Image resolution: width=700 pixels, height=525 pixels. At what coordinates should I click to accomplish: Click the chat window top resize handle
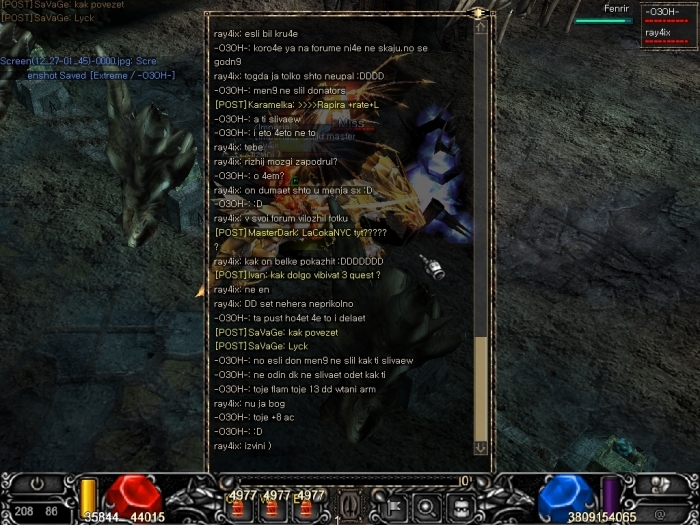(x=481, y=13)
